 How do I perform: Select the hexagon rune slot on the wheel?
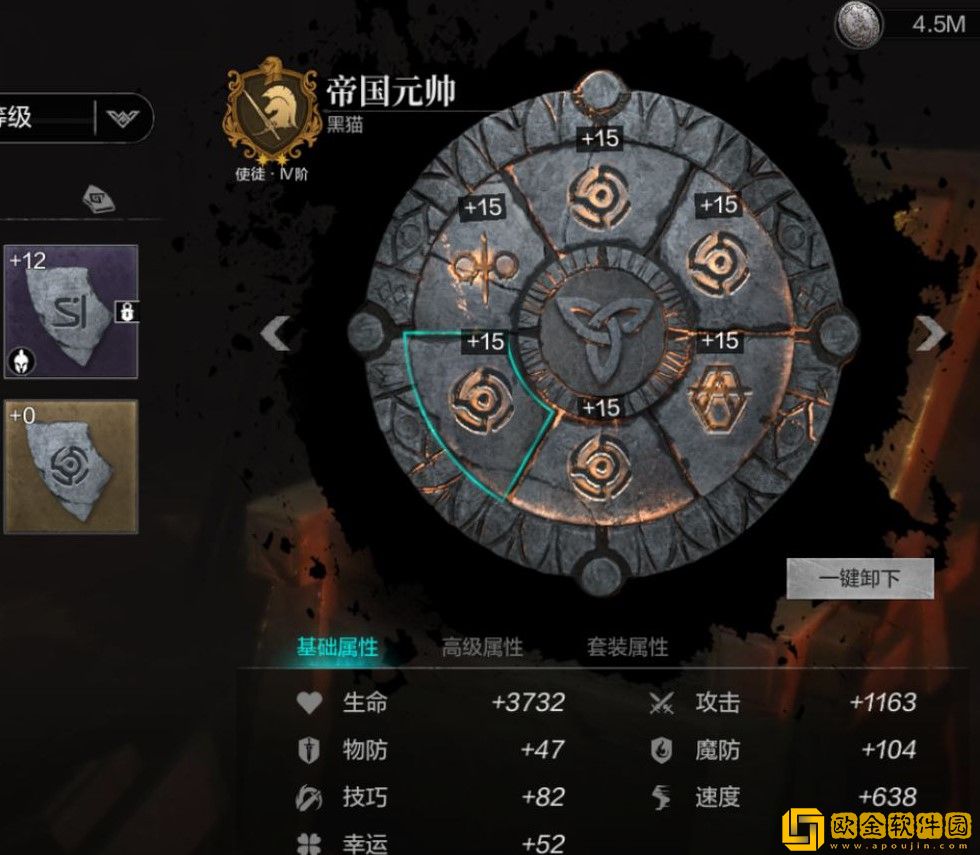pyautogui.click(x=718, y=398)
